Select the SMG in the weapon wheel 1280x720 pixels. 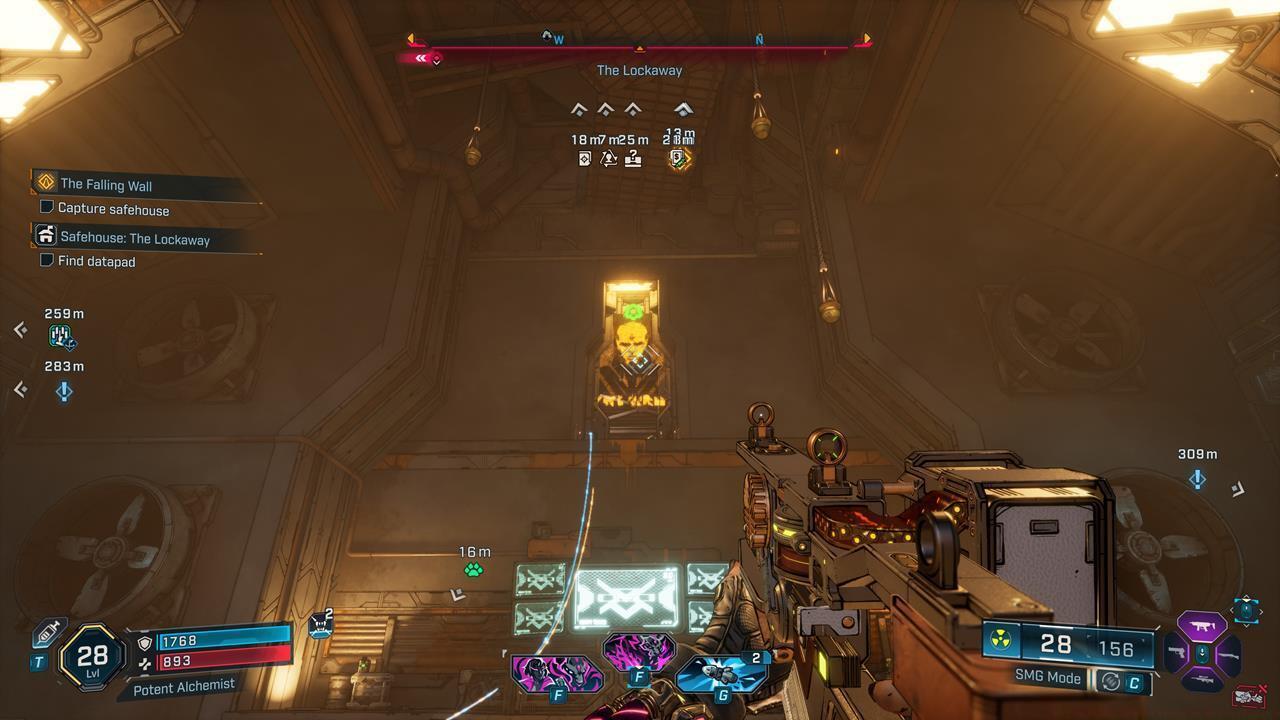[x=1203, y=625]
